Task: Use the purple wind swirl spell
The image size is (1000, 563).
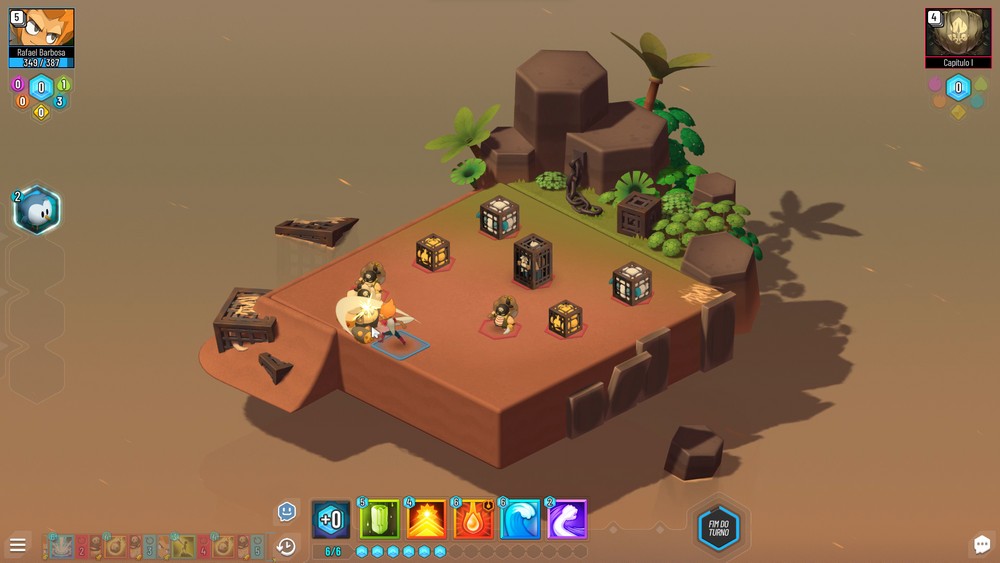Action: (566, 520)
